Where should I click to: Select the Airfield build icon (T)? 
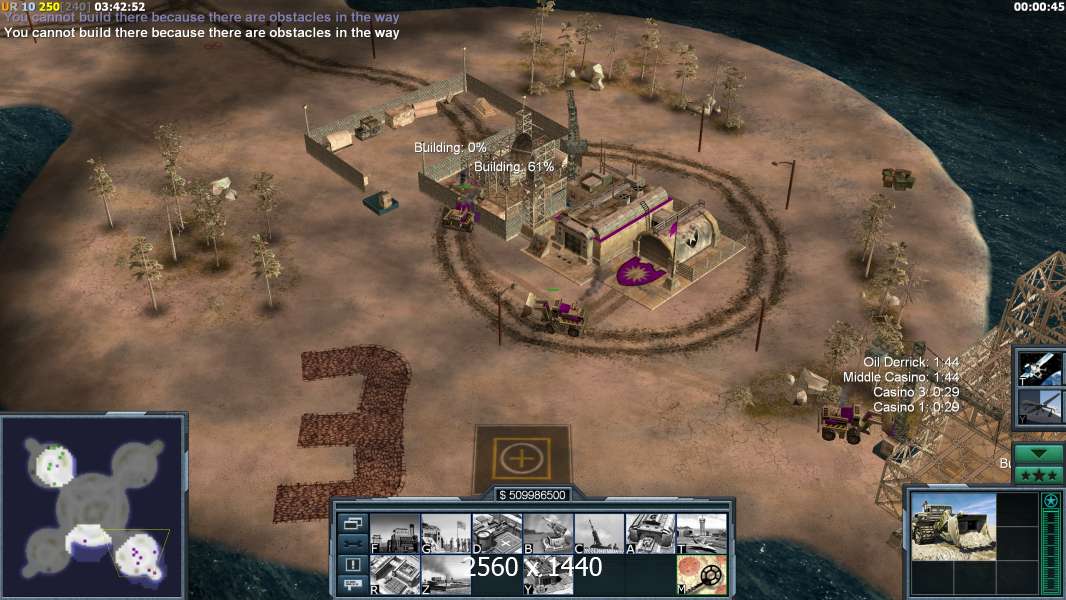(701, 533)
